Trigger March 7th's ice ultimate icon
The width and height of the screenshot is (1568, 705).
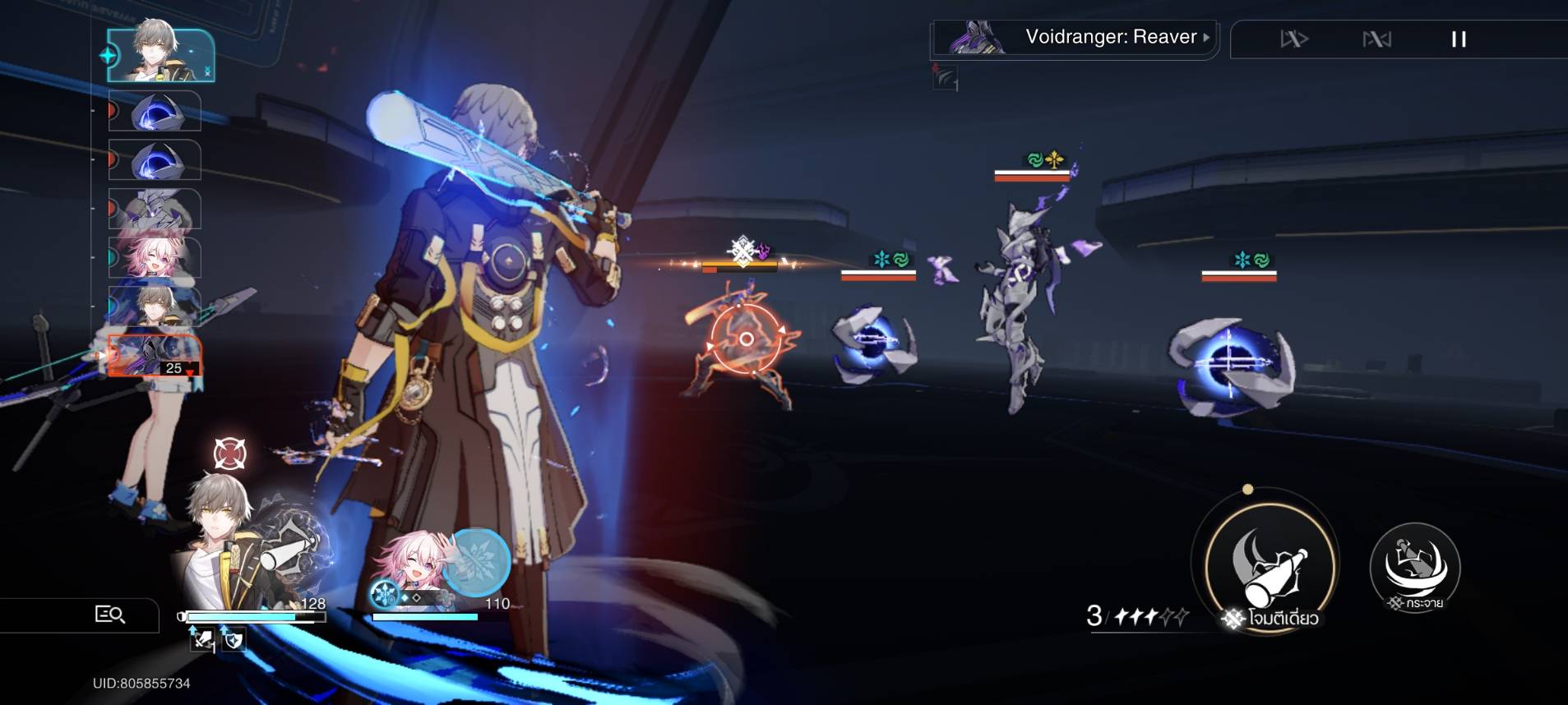point(477,561)
